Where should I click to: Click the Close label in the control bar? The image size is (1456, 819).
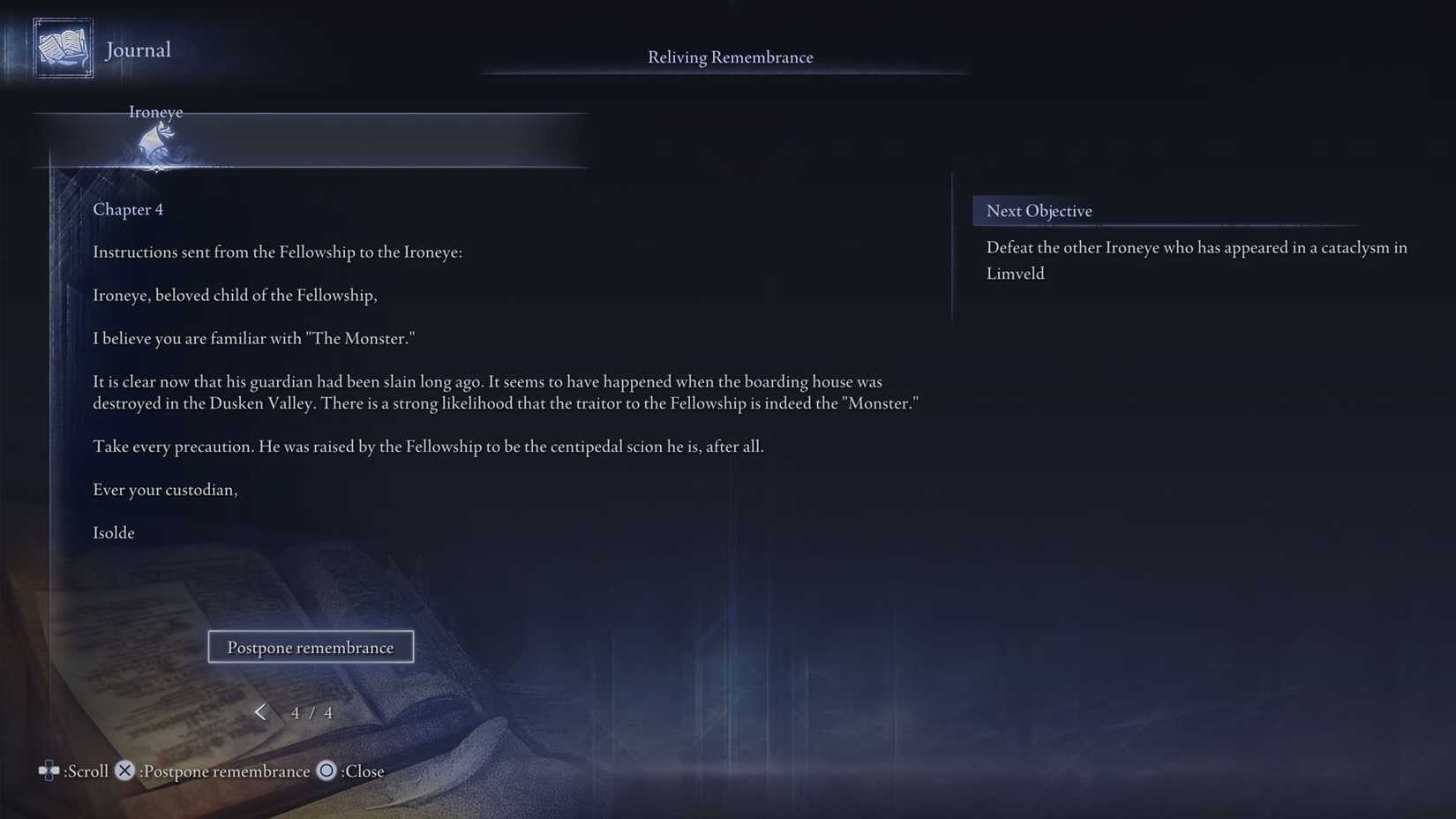pos(362,770)
